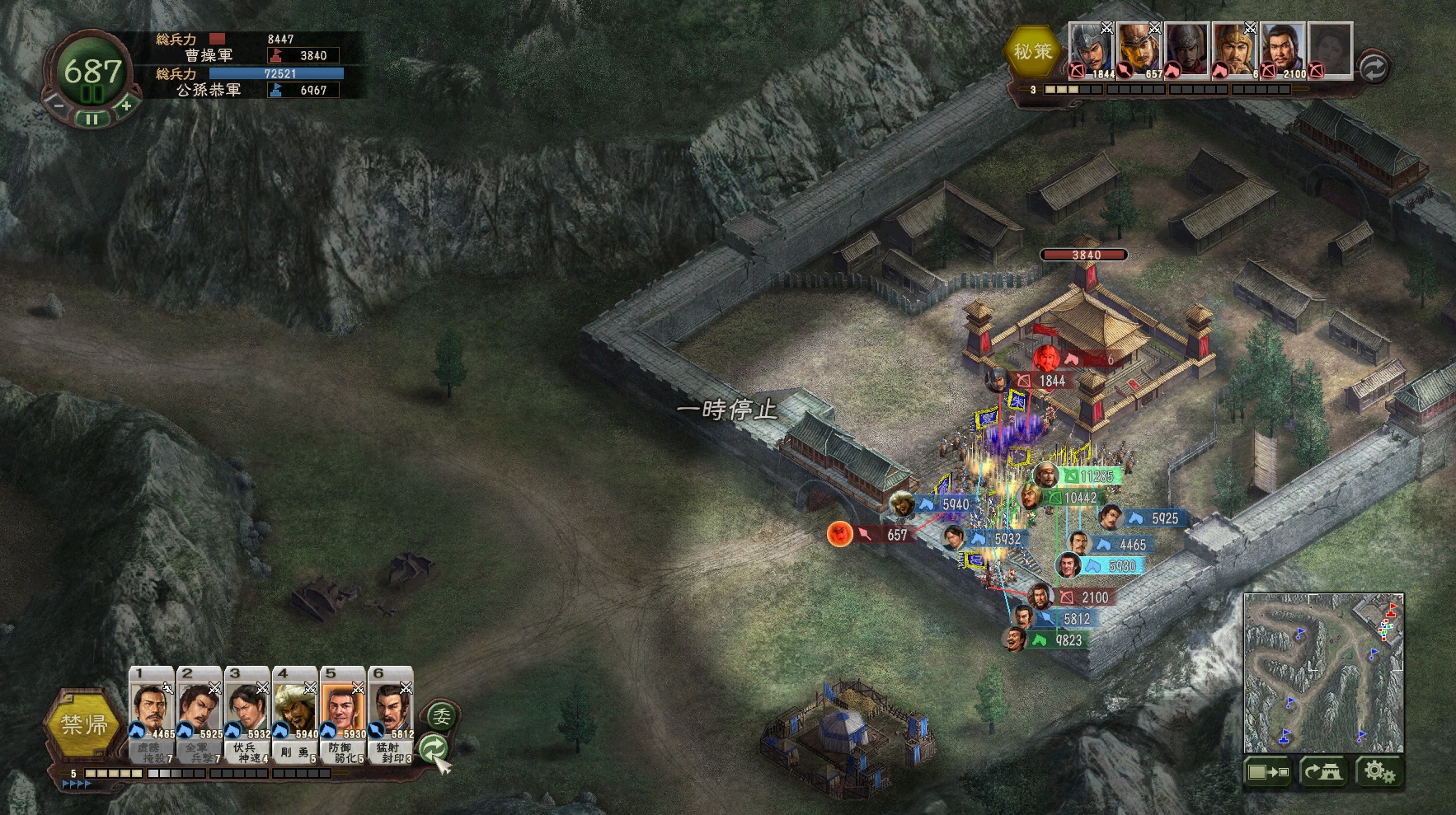This screenshot has width=1456, height=815.
Task: Select the turbaned officer card 4
Action: pos(295,714)
